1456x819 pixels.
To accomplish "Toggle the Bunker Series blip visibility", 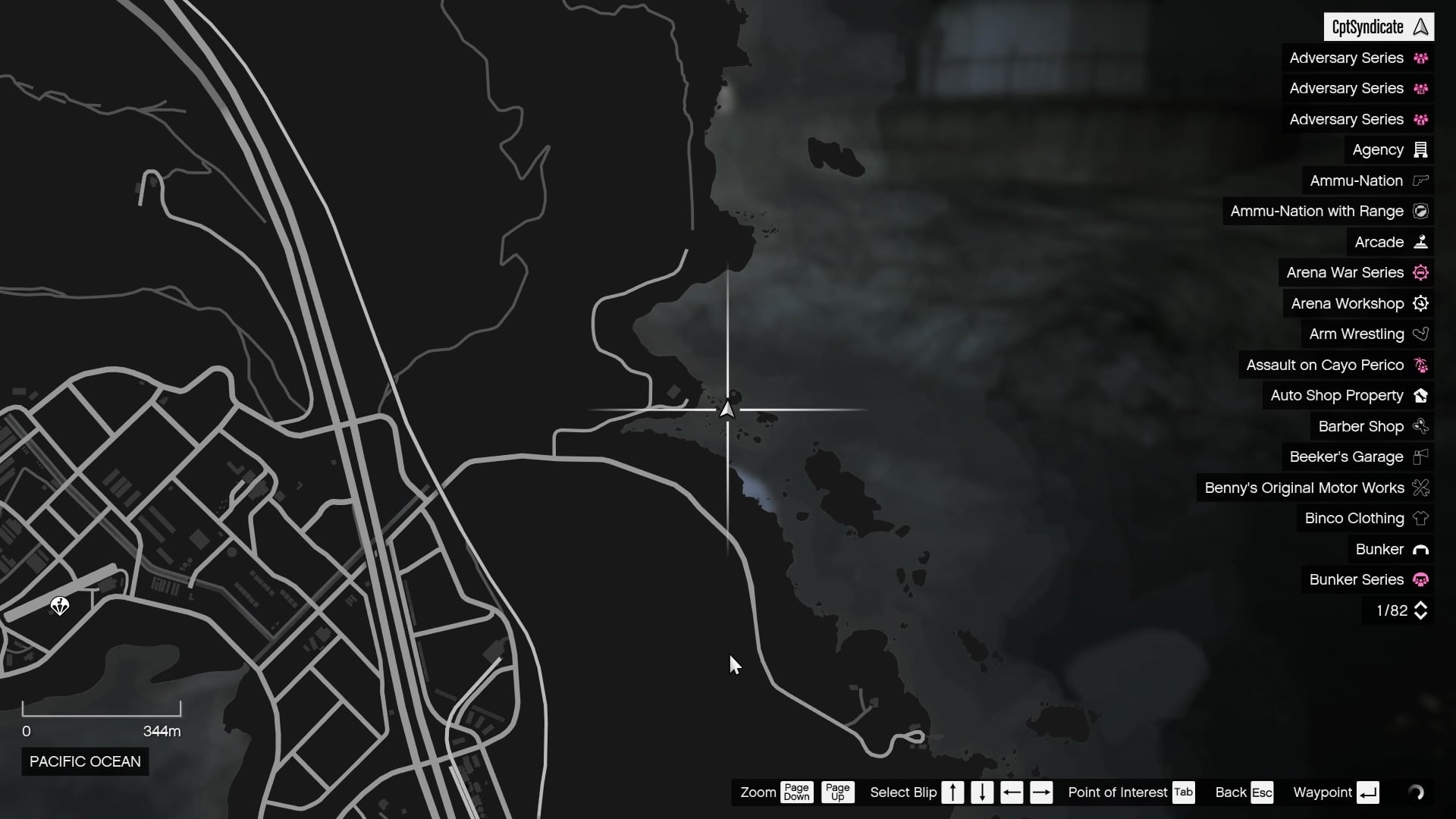I will point(1357,579).
